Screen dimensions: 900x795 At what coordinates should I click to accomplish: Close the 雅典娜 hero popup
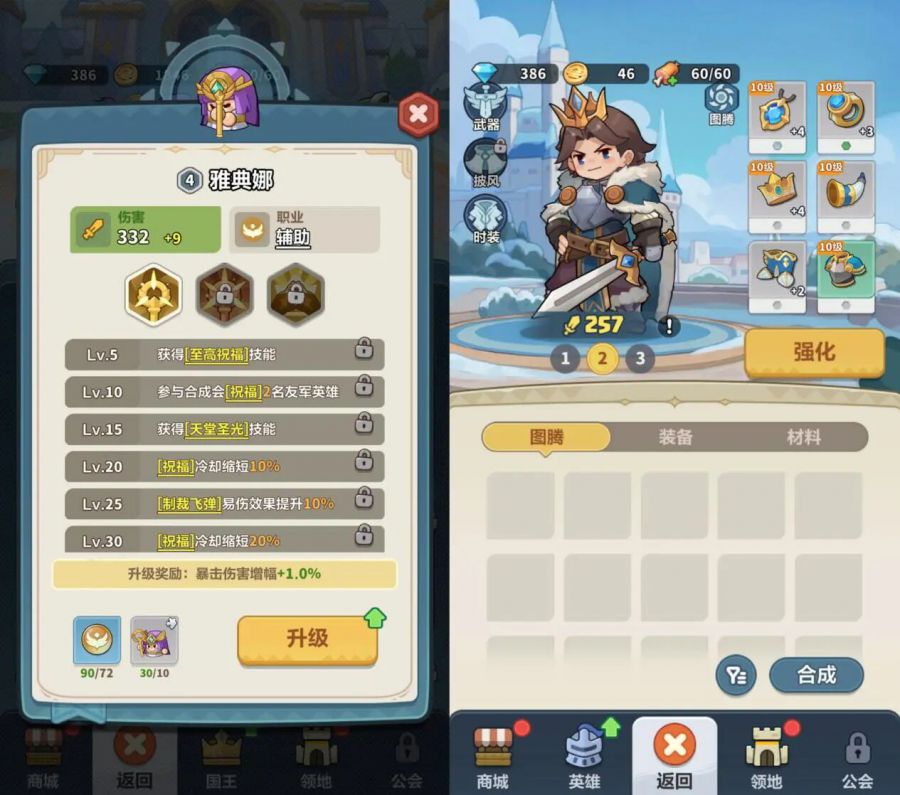pyautogui.click(x=418, y=115)
